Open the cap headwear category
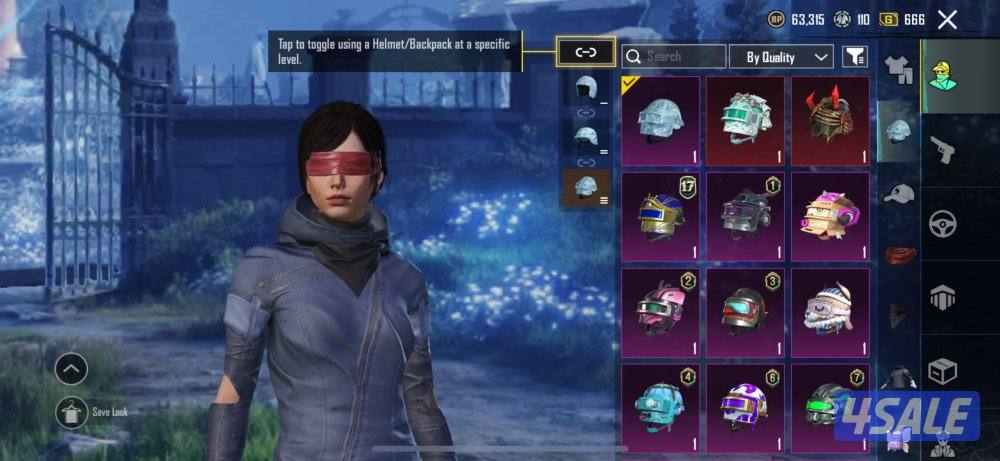This screenshot has width=1000, height=461. click(898, 193)
